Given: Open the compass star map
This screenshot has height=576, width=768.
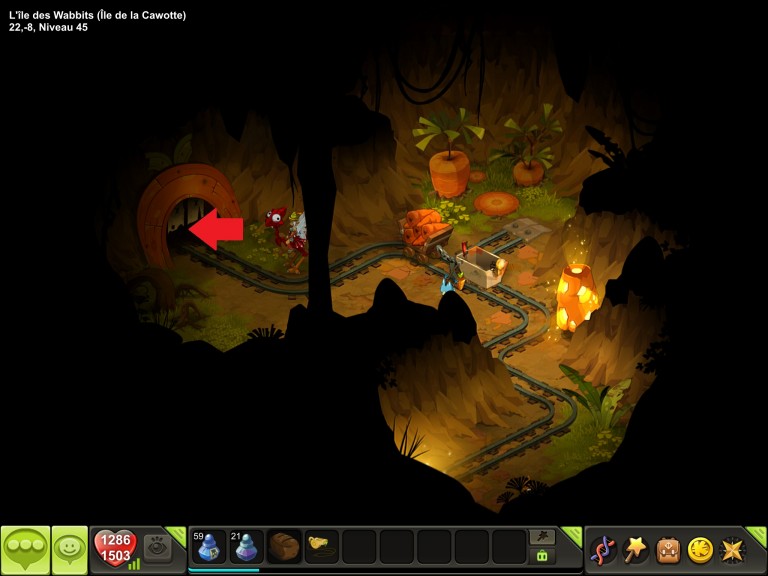Looking at the screenshot, I should tap(733, 549).
